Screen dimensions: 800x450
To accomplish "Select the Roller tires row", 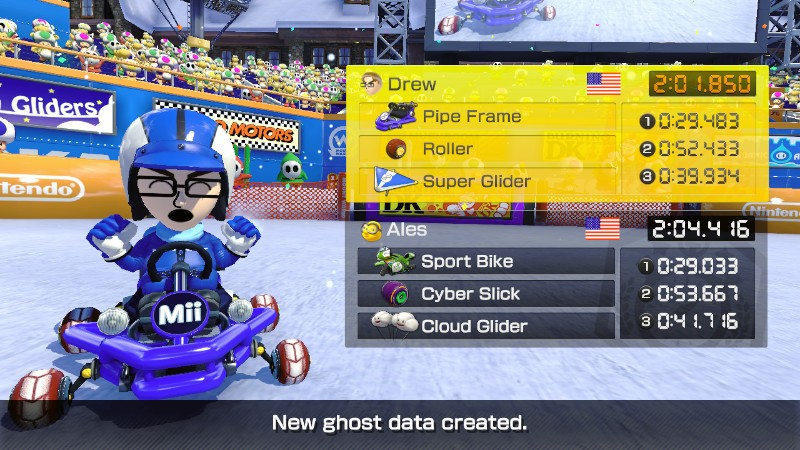I will point(487,149).
